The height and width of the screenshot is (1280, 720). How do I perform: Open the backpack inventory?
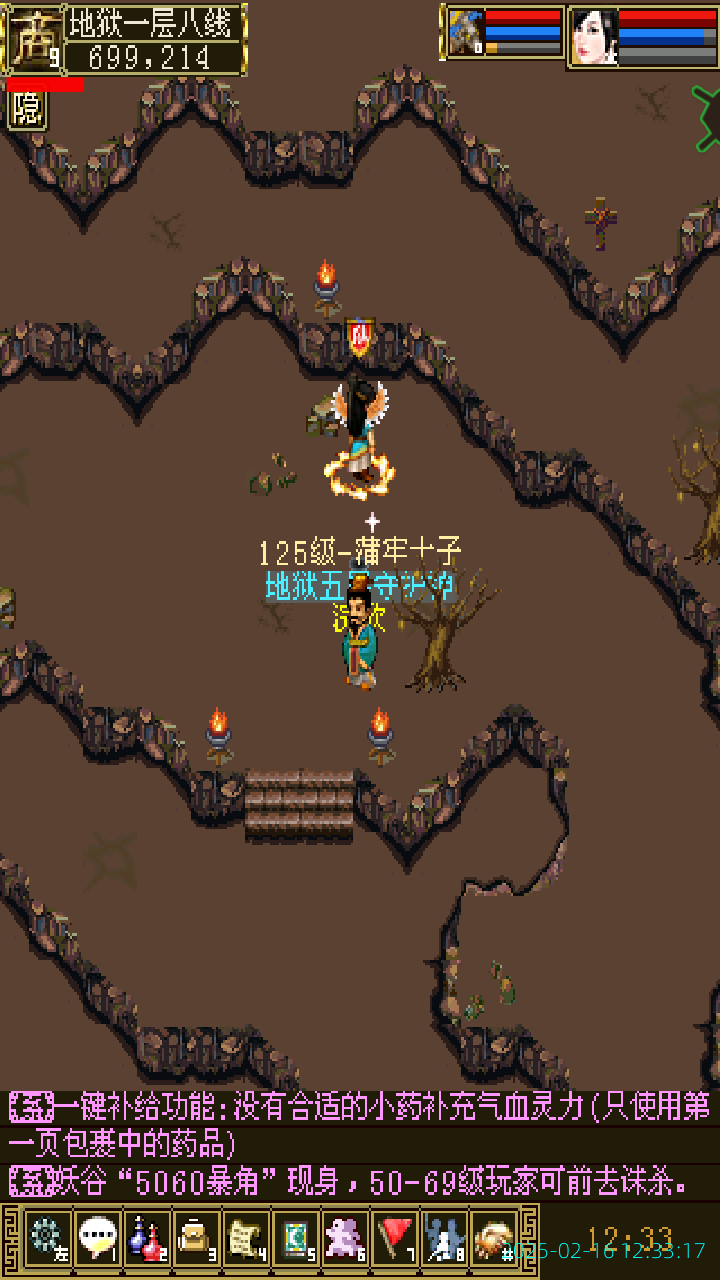(x=197, y=1237)
